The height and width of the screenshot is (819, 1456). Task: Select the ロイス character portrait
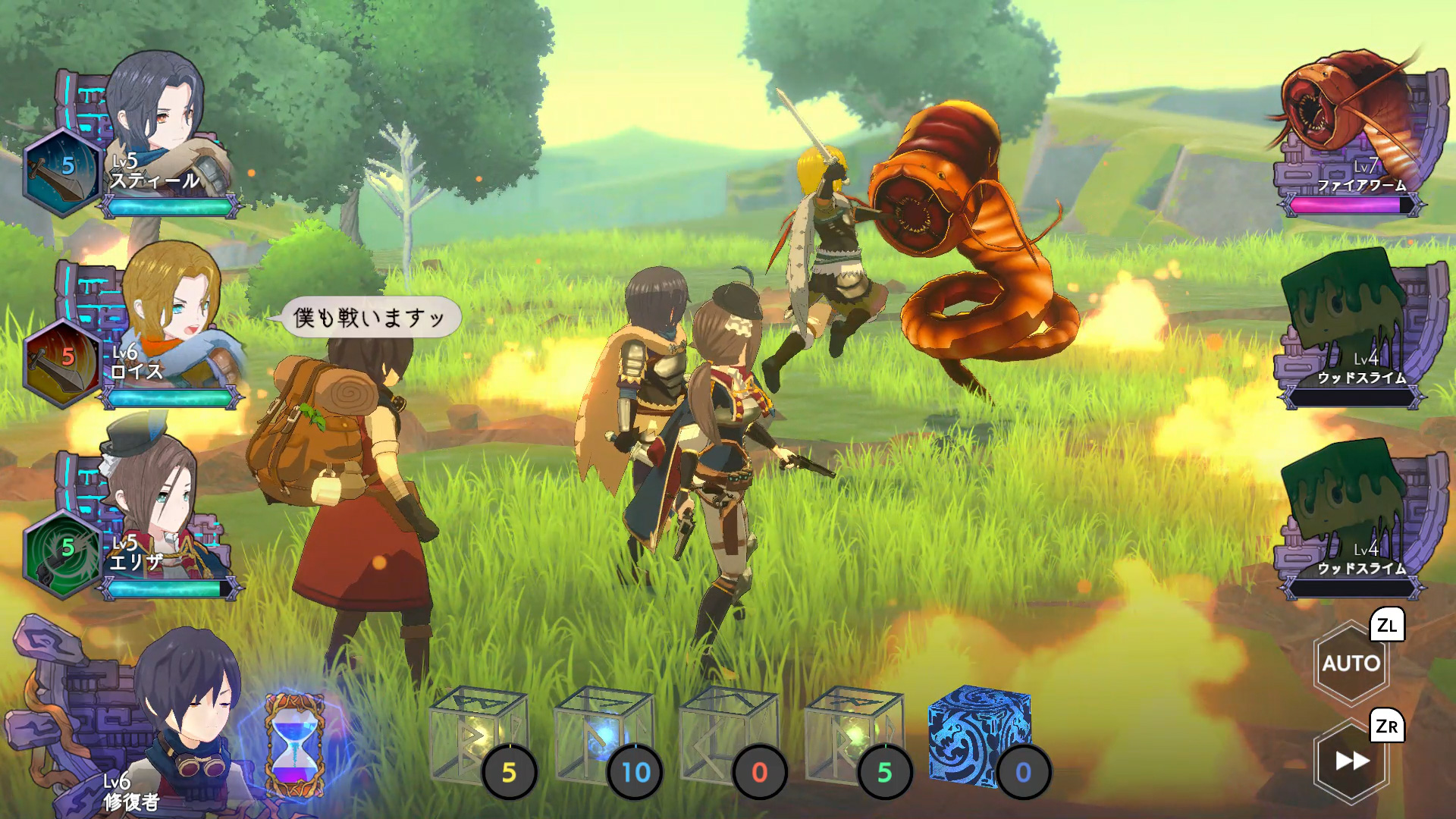(x=171, y=311)
